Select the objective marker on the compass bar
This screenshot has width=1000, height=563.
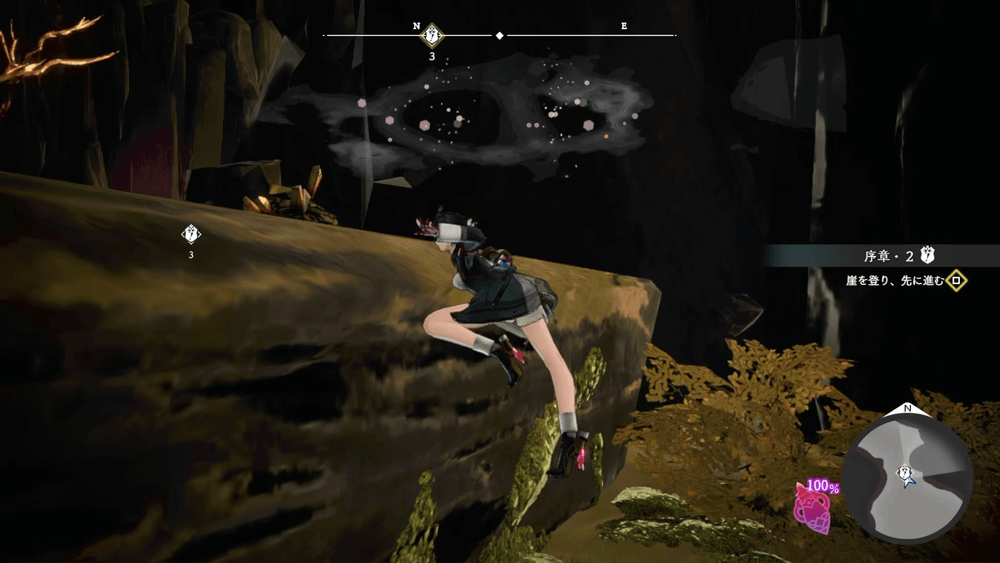click(x=432, y=35)
